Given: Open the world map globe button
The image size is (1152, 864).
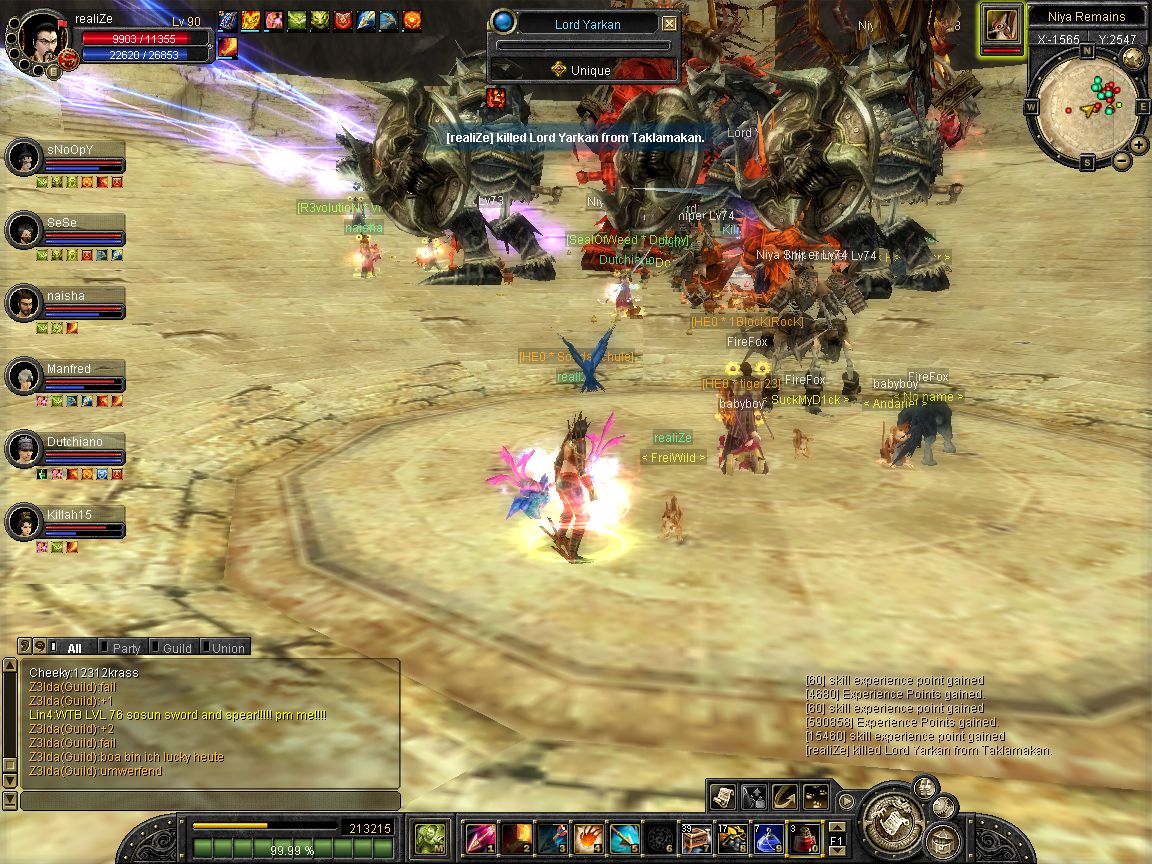Looking at the screenshot, I should (1133, 58).
